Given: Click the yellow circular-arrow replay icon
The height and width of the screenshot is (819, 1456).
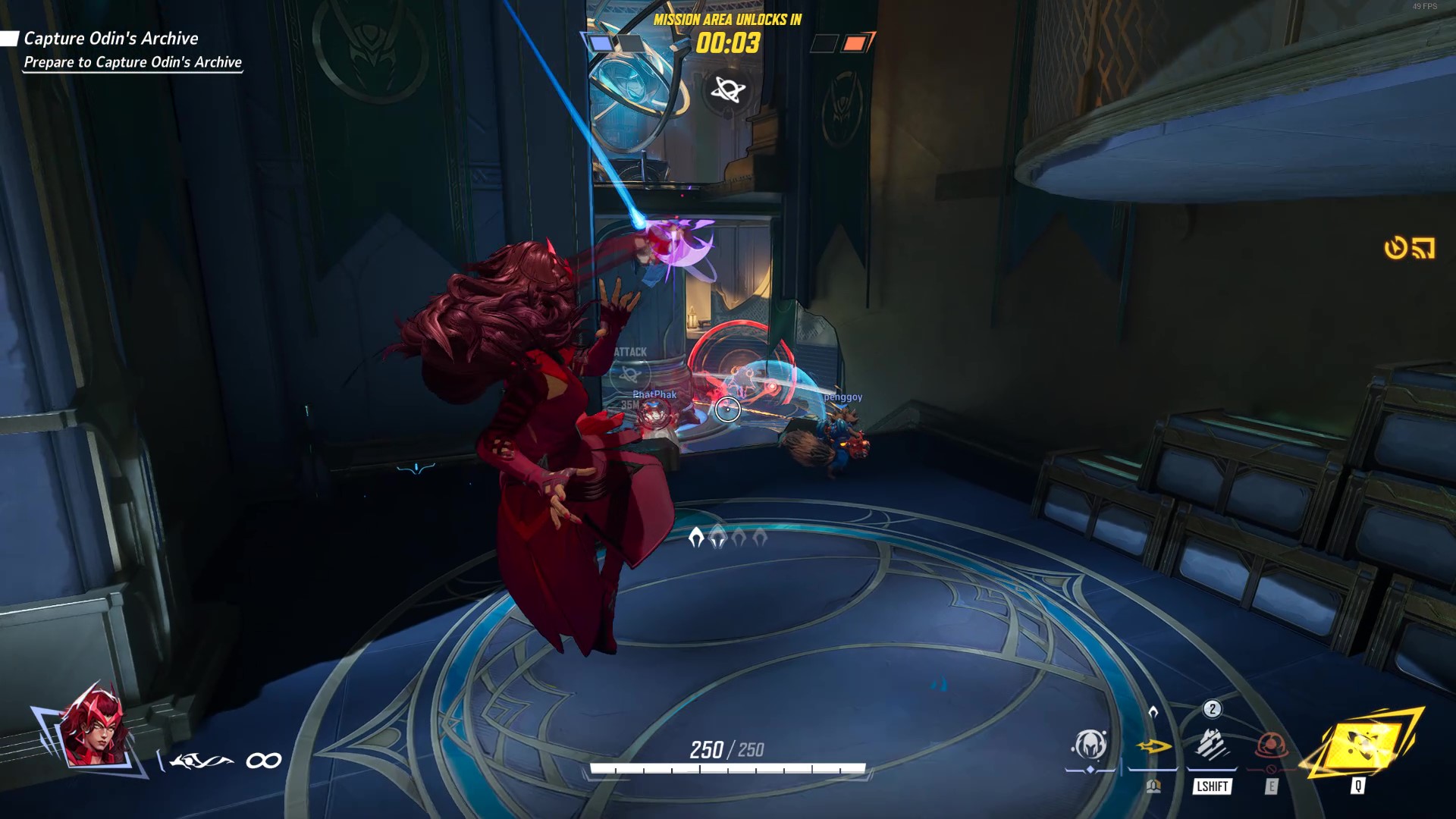Looking at the screenshot, I should [x=1395, y=248].
